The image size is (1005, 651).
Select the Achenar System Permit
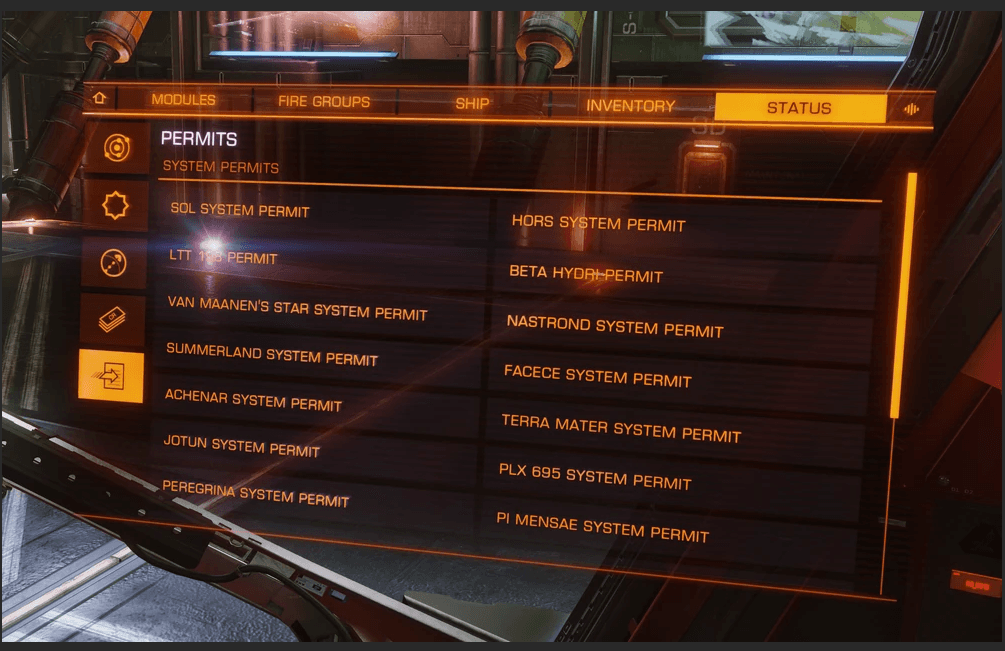pyautogui.click(x=253, y=400)
